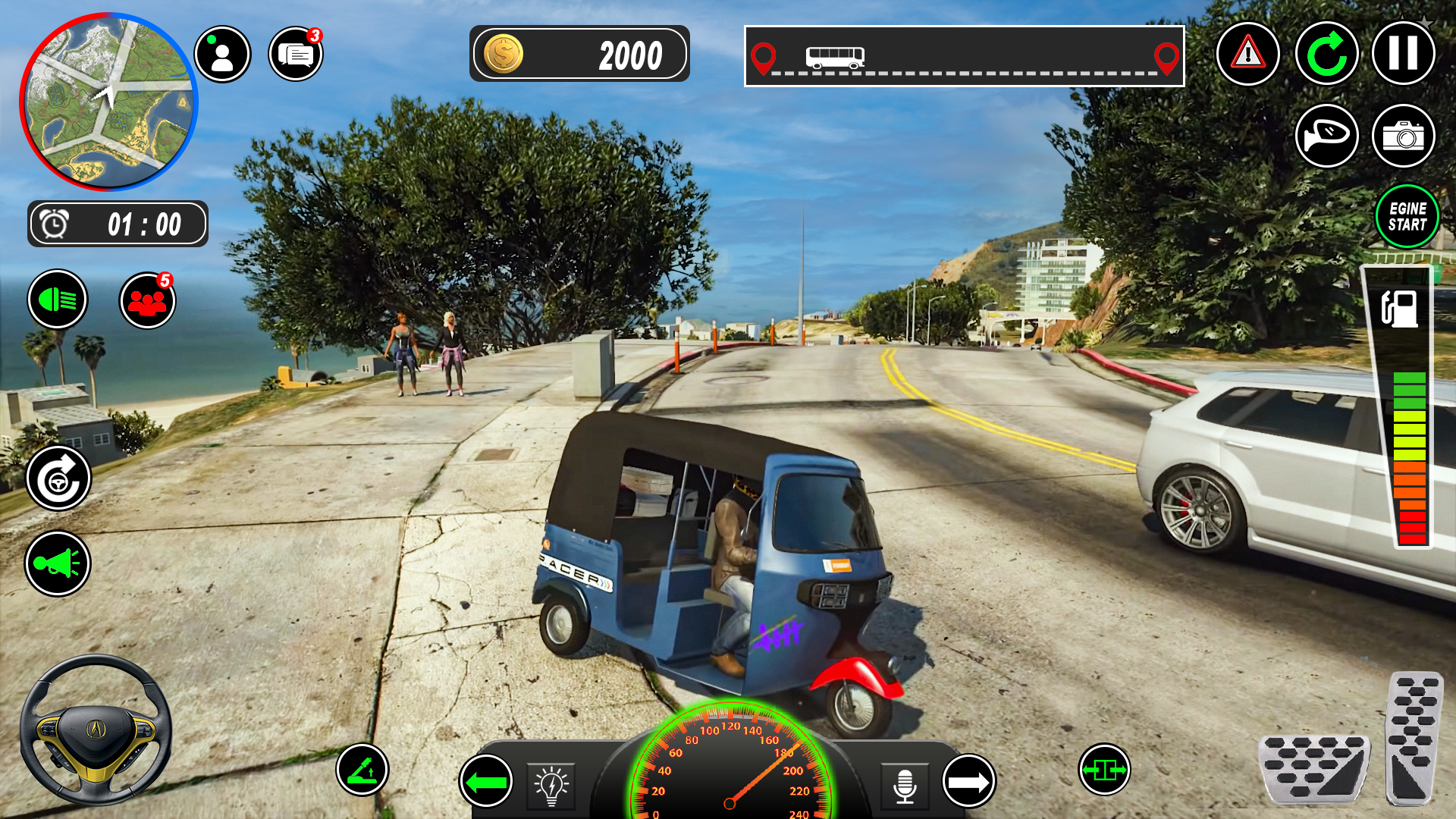
Task: Open the chat messages button
Action: click(x=296, y=55)
